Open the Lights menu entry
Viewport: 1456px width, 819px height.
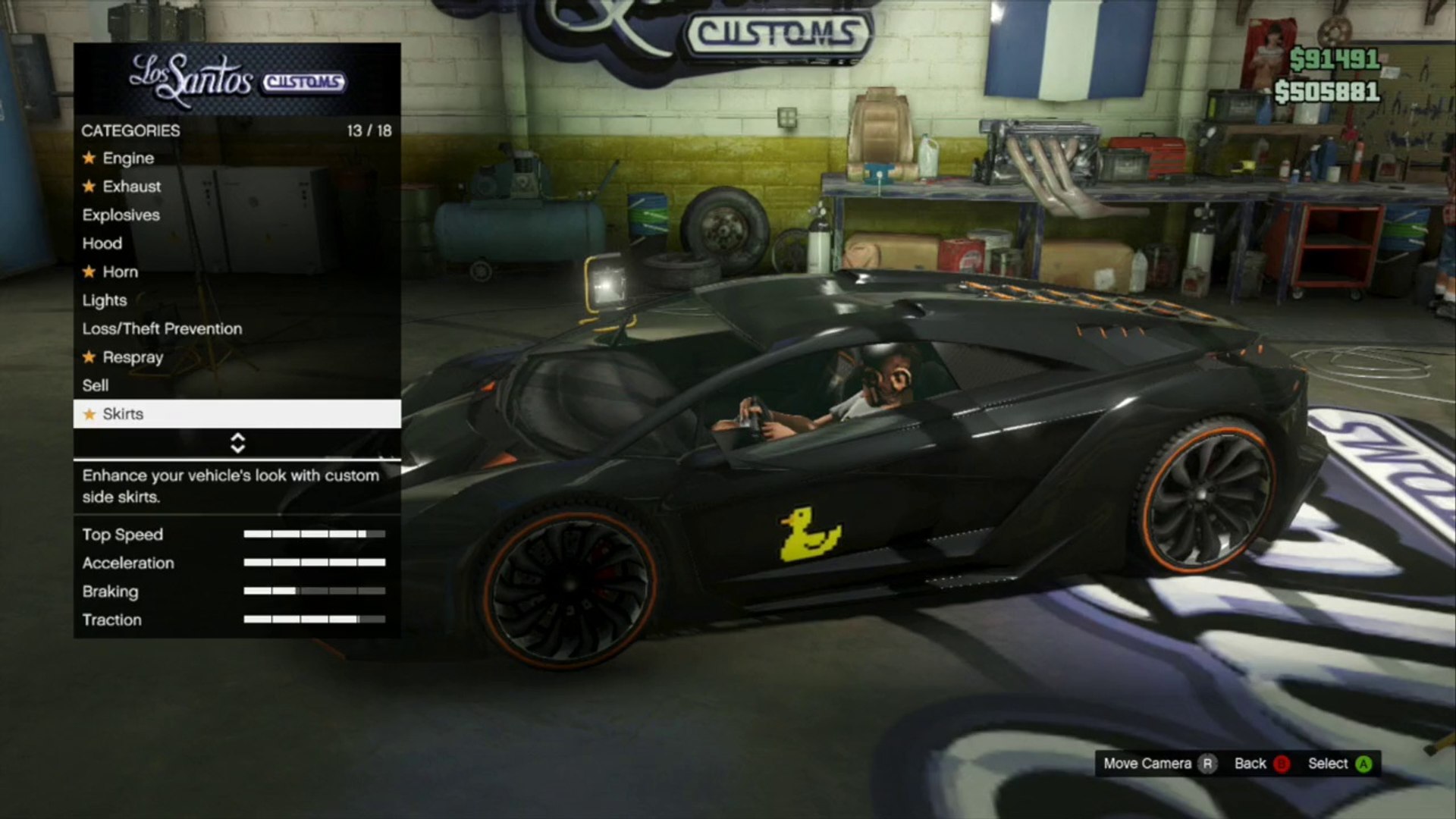[105, 300]
